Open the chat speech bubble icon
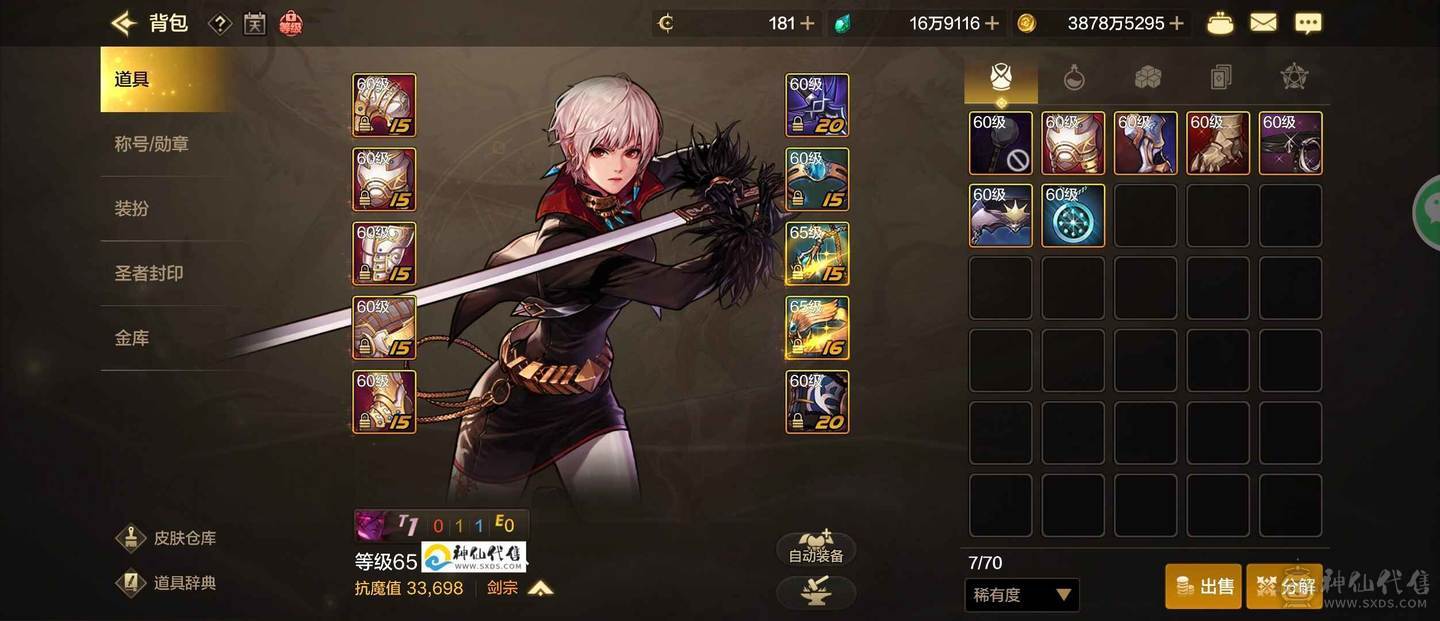Viewport: 1440px width, 621px height. (1307, 23)
